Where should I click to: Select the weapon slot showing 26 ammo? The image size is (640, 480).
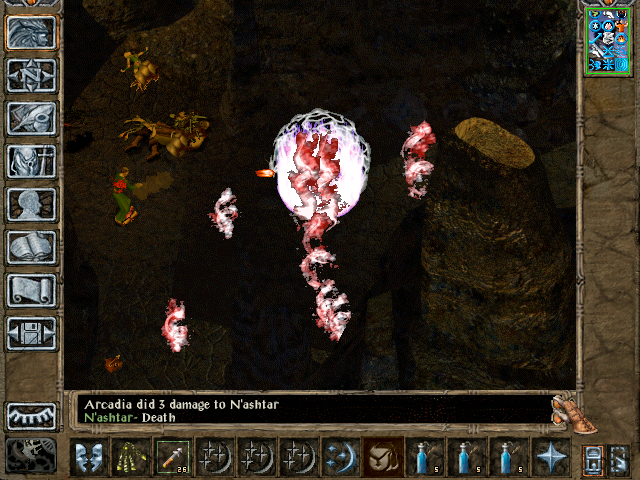click(x=172, y=457)
